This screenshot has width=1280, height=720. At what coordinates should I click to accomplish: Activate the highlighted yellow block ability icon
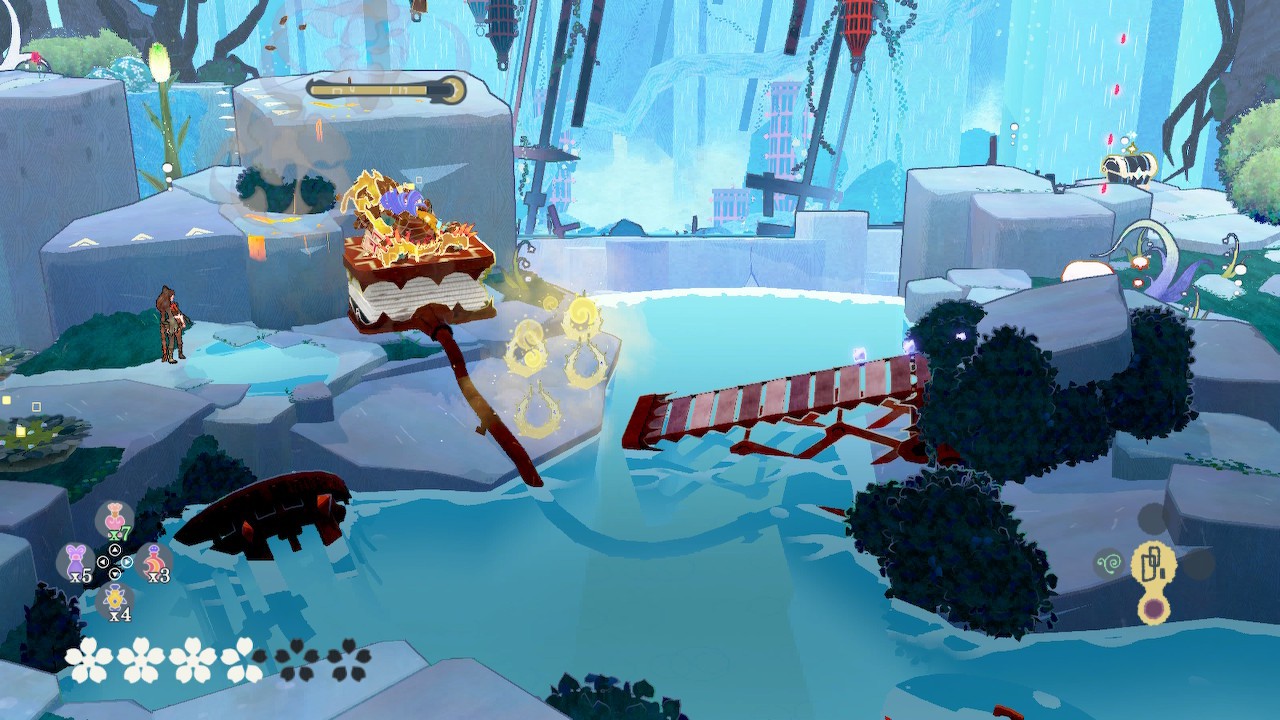pos(1152,563)
